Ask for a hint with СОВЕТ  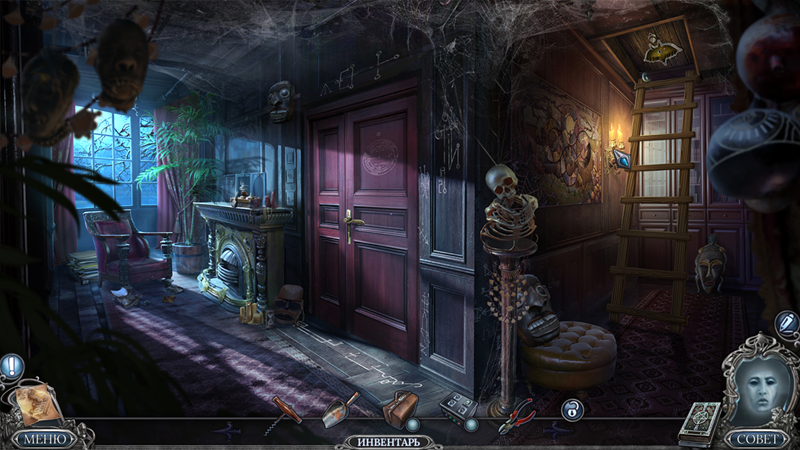[756, 438]
